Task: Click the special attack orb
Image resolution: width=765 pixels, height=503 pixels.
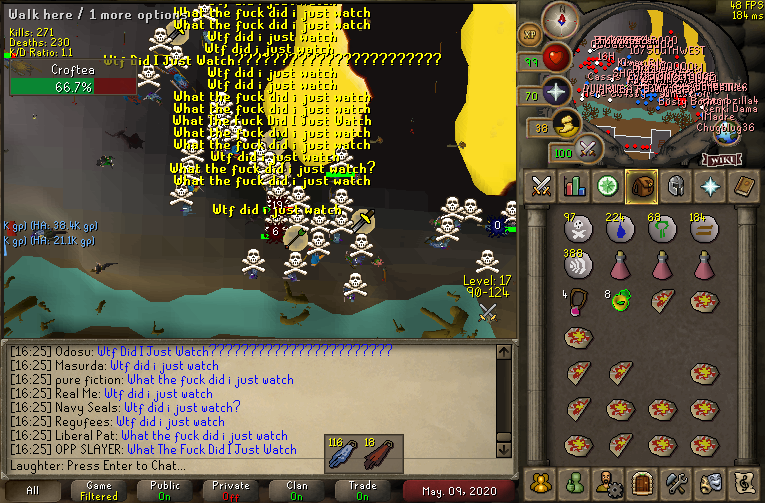Action: (x=589, y=150)
